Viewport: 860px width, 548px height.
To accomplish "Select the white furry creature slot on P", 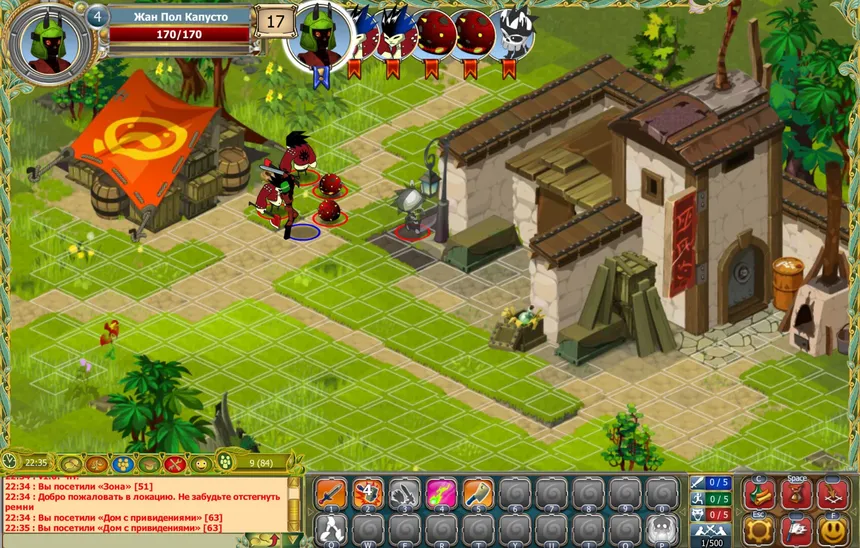I will coord(661,529).
